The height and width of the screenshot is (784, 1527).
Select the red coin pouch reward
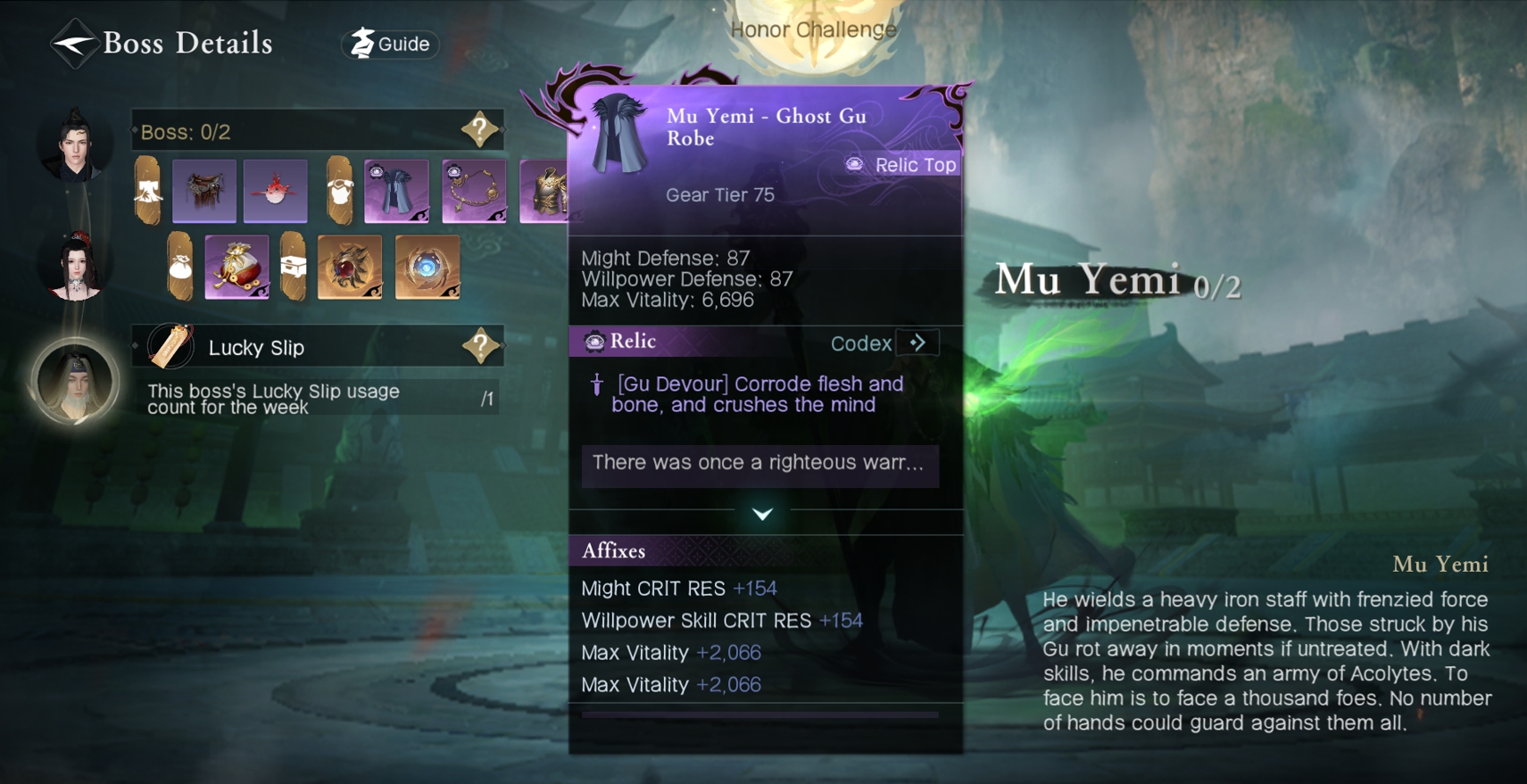click(237, 266)
